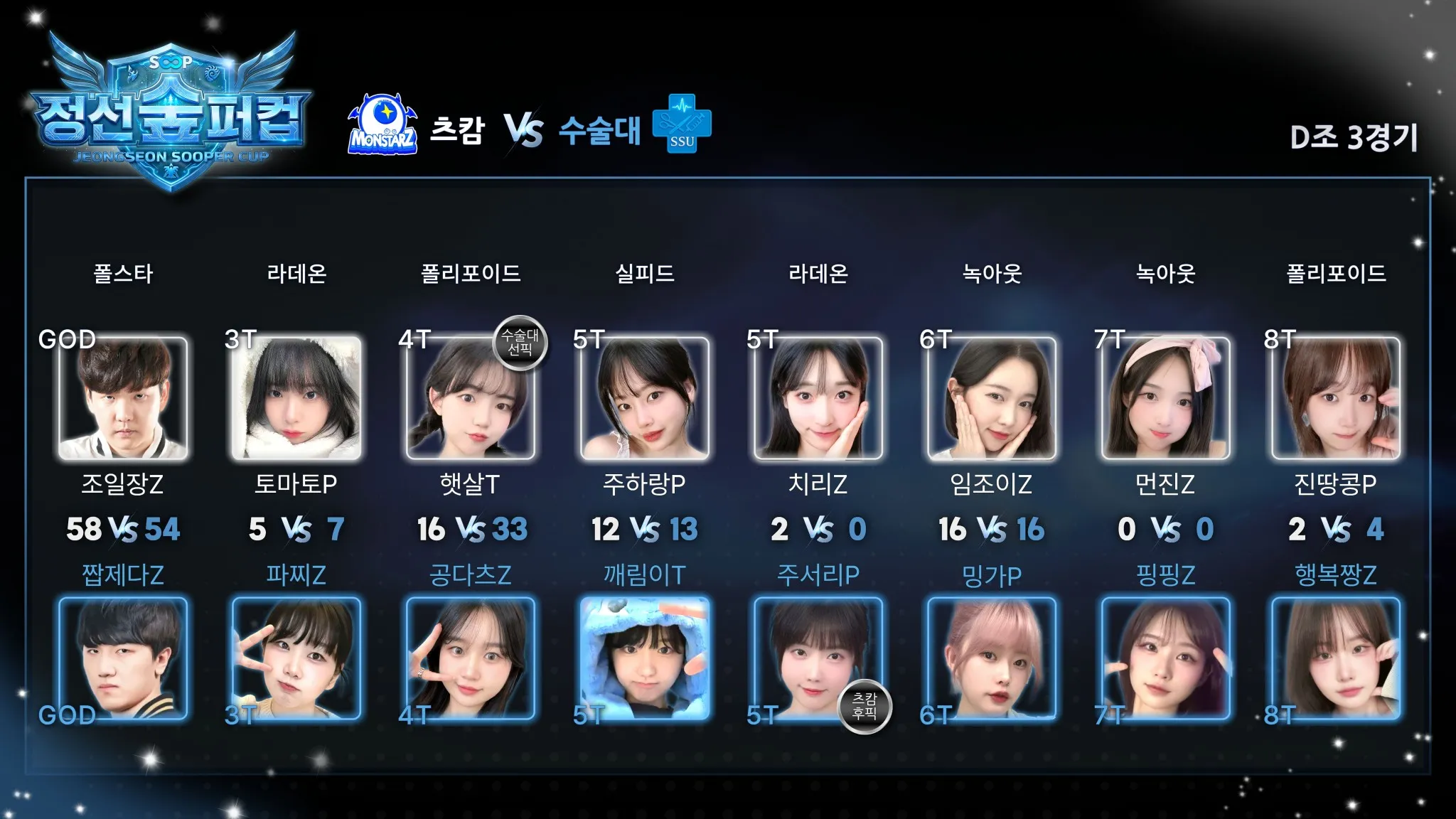Click the SSU team logo
The height and width of the screenshot is (819, 1456).
pyautogui.click(x=682, y=124)
